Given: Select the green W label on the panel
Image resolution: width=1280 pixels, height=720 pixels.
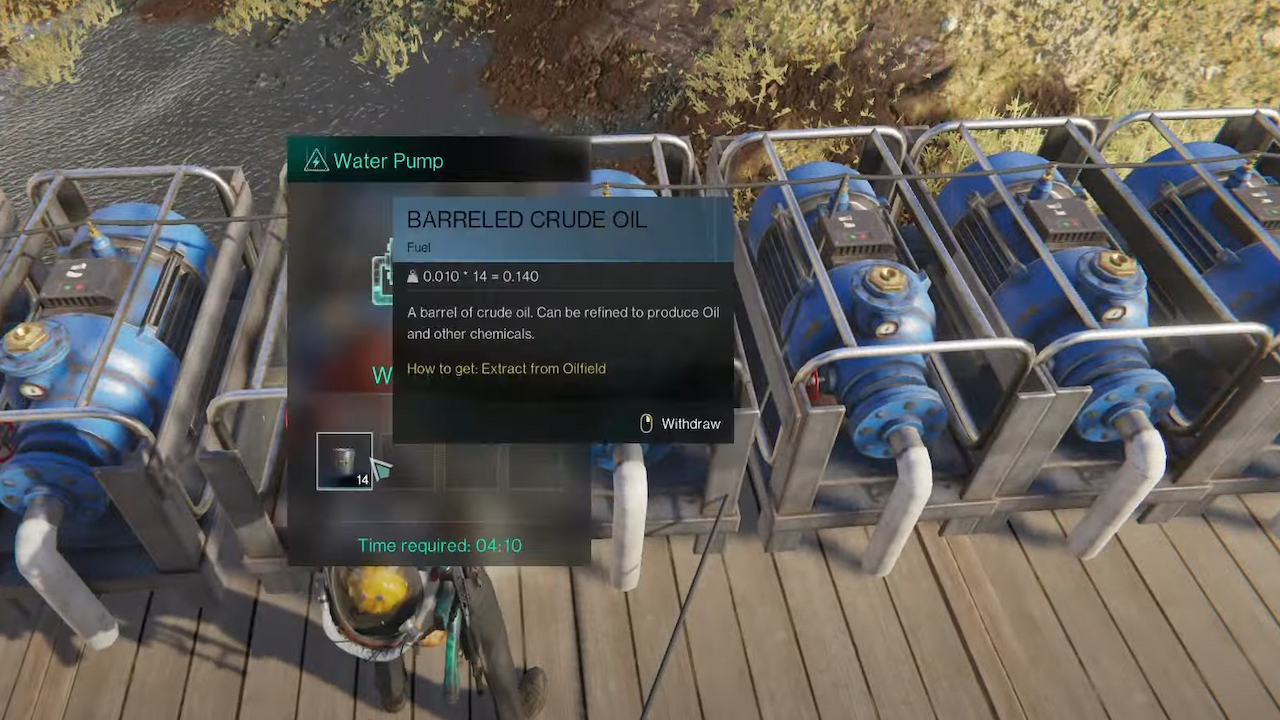Looking at the screenshot, I should click(384, 375).
